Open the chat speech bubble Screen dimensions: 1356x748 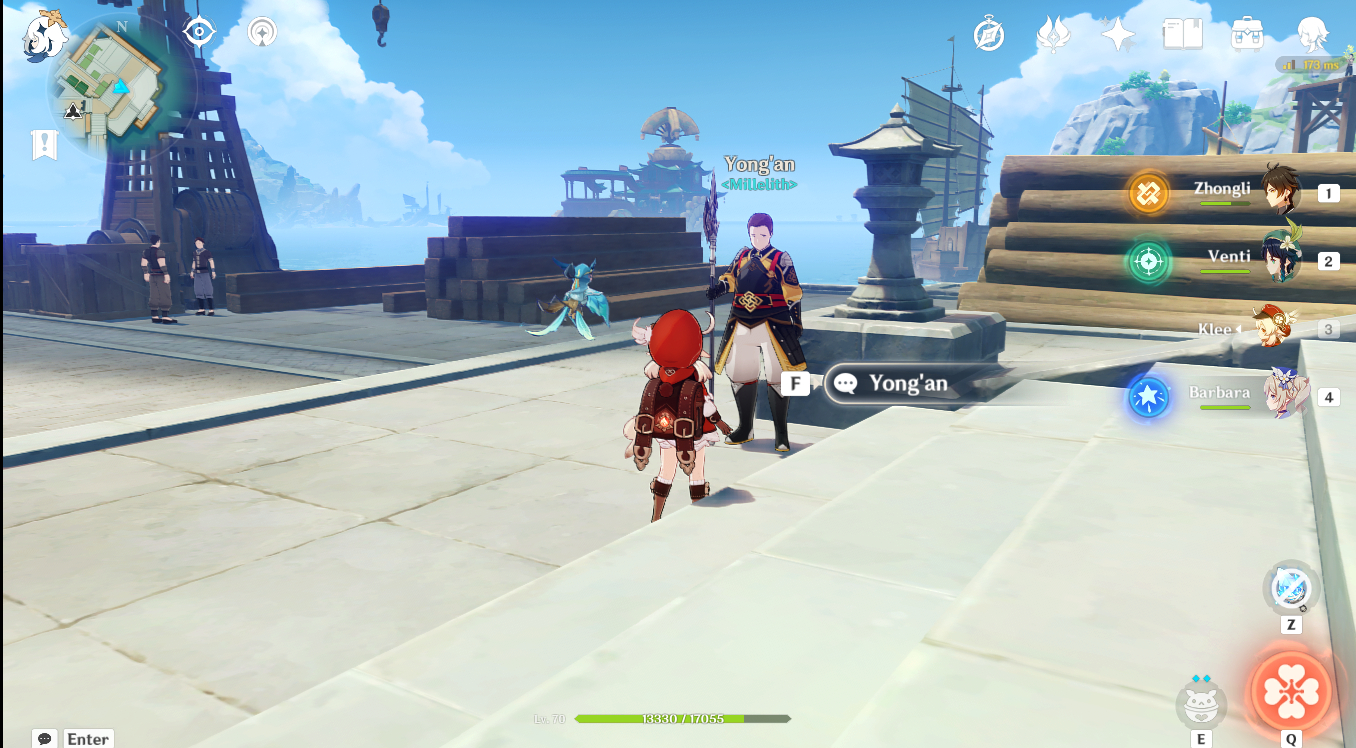(x=44, y=739)
